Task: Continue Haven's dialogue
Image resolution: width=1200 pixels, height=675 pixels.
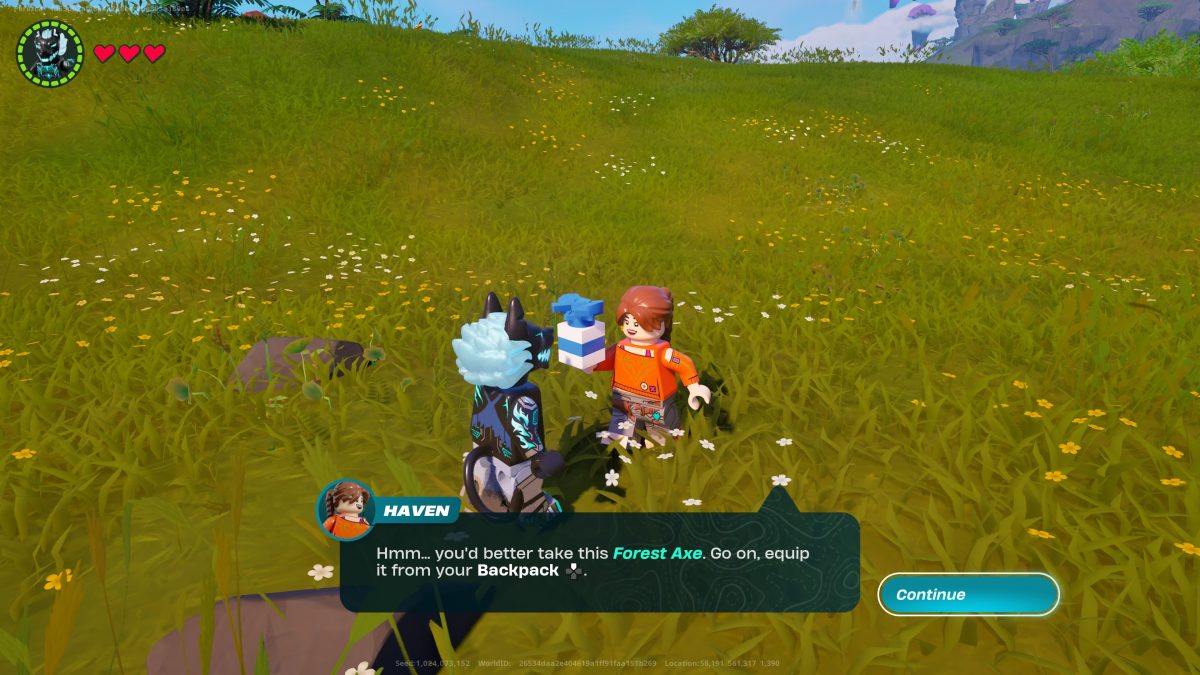Action: 967,595
